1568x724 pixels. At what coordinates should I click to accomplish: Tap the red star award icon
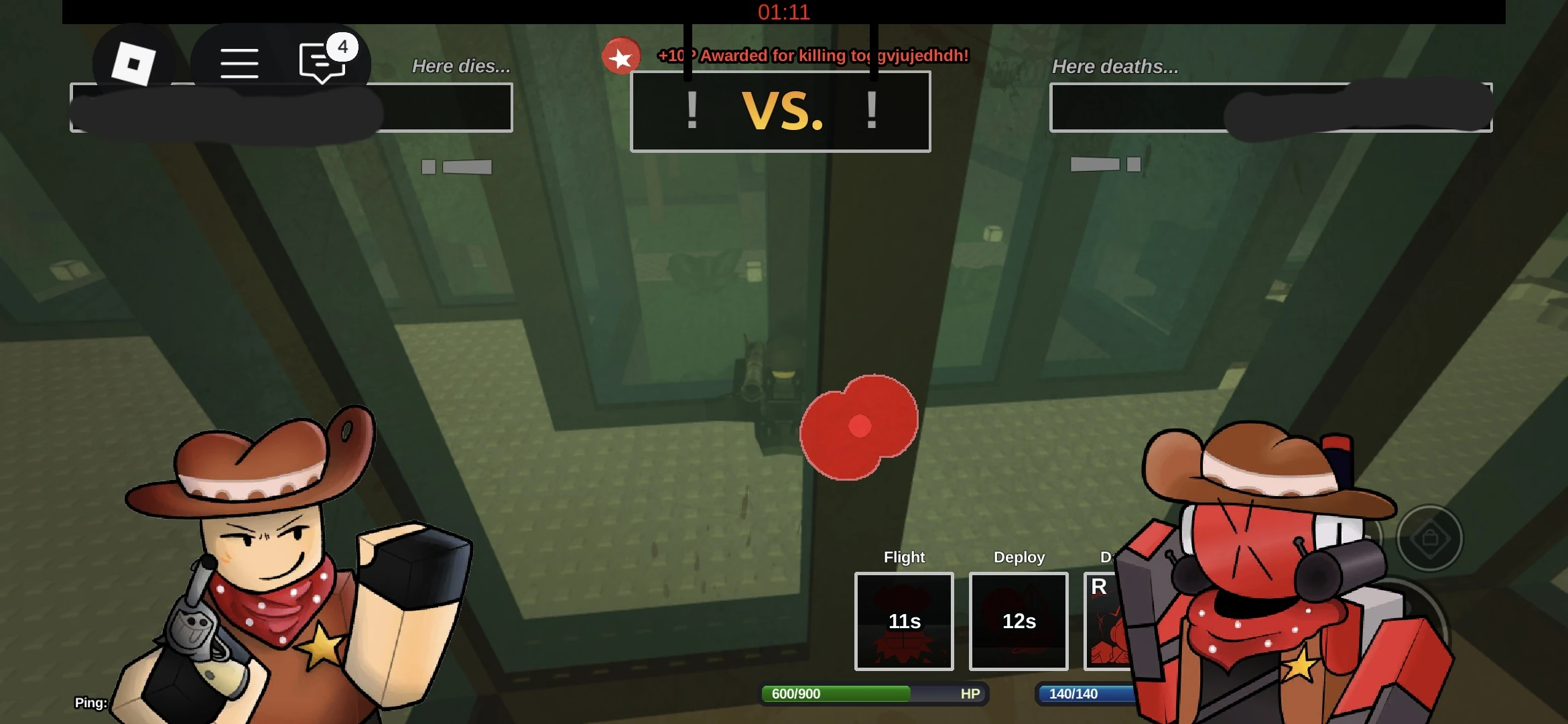click(x=620, y=57)
